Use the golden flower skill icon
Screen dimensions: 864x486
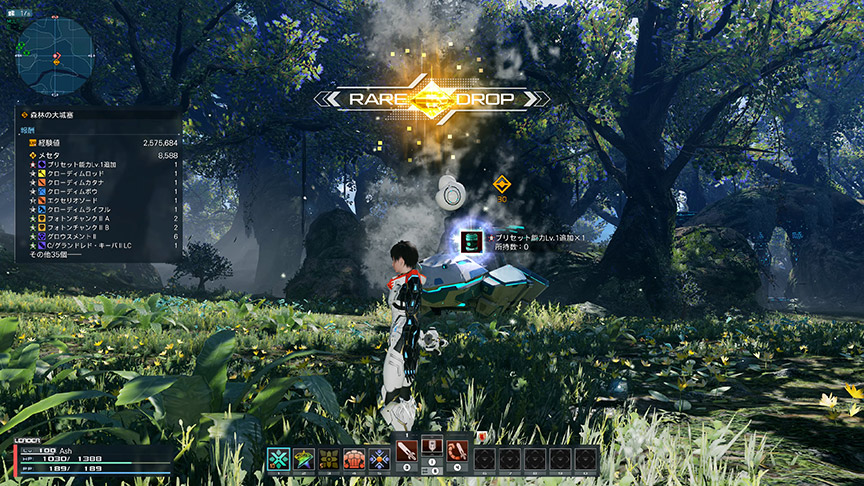coord(330,459)
